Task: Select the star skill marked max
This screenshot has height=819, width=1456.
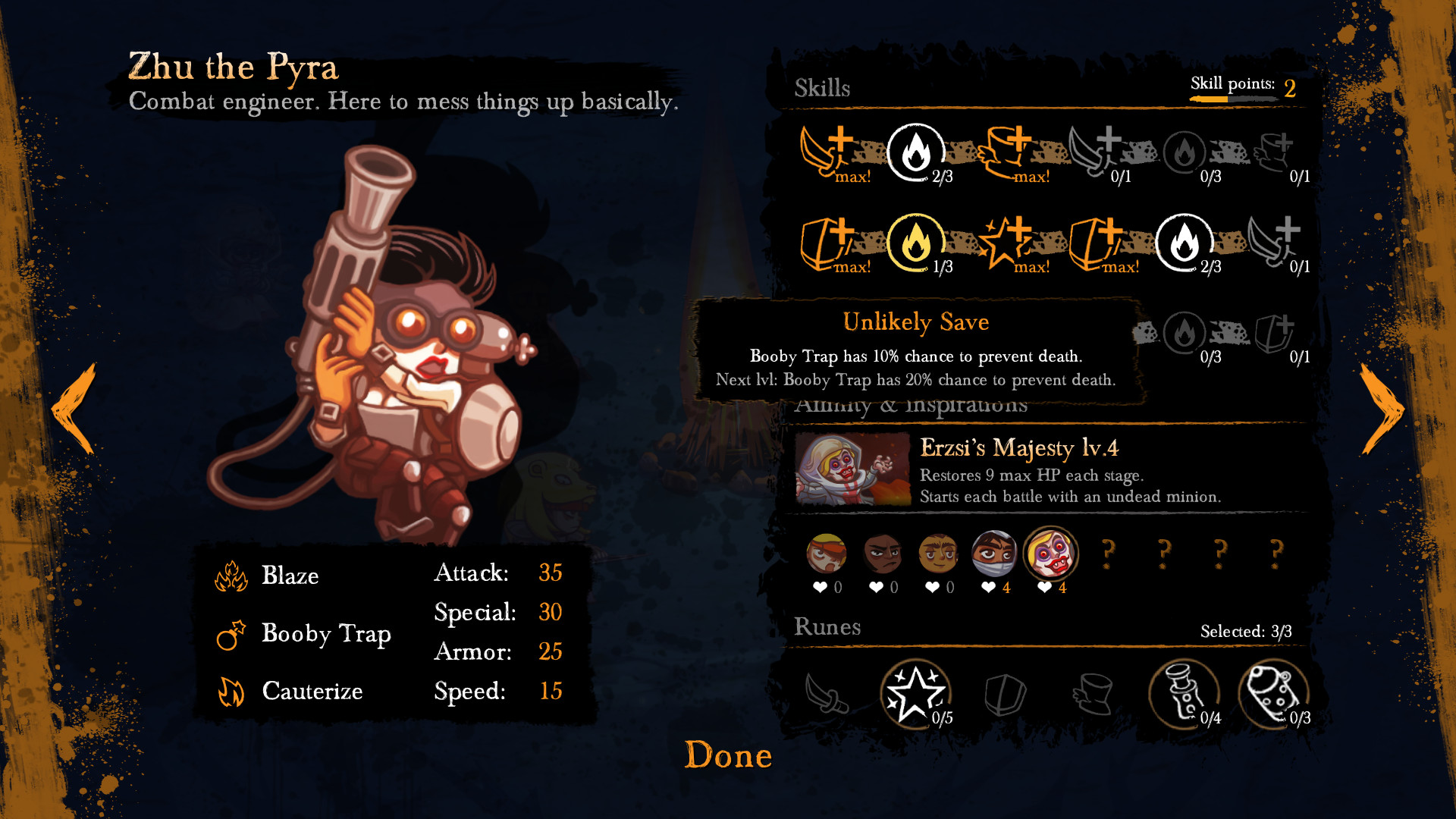Action: coord(1006,243)
